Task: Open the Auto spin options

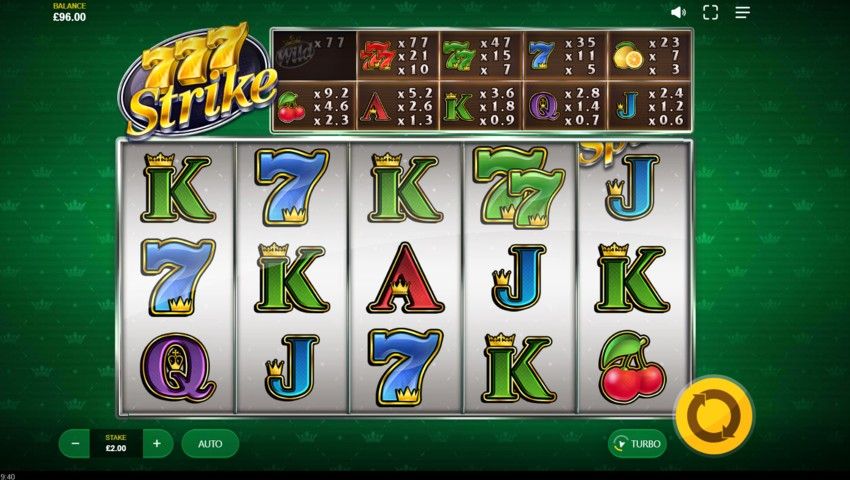Action: pyautogui.click(x=210, y=443)
